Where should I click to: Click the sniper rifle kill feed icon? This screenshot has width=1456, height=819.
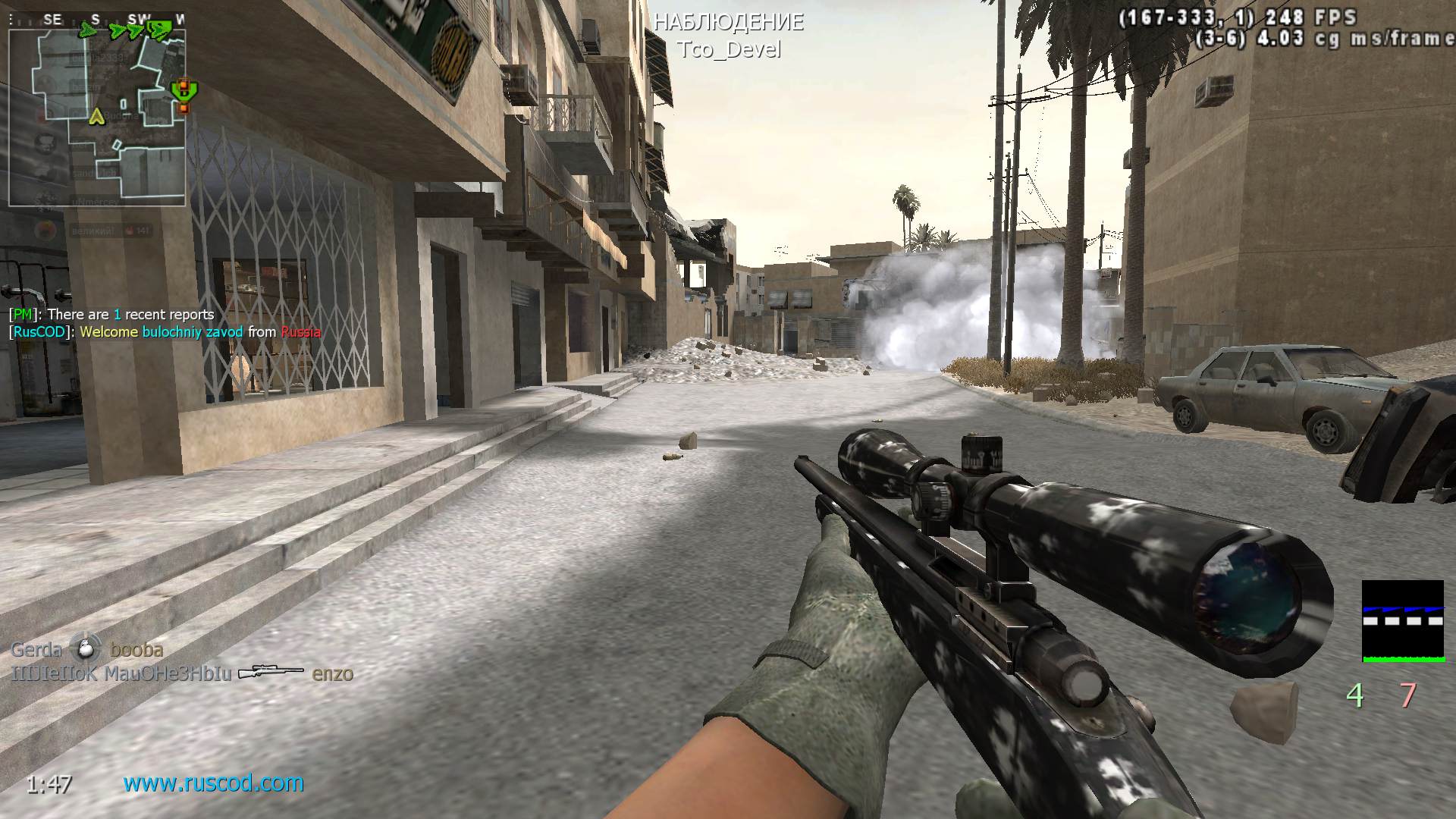[271, 673]
